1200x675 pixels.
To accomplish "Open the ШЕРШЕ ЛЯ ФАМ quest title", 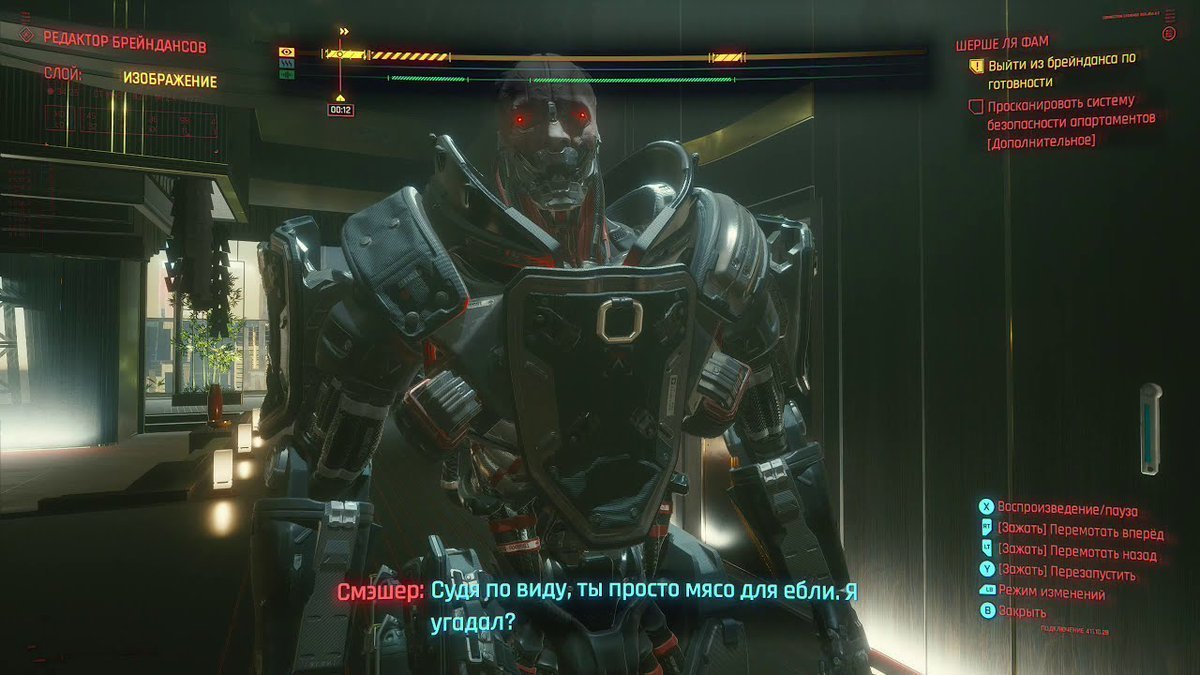I will [x=1002, y=44].
